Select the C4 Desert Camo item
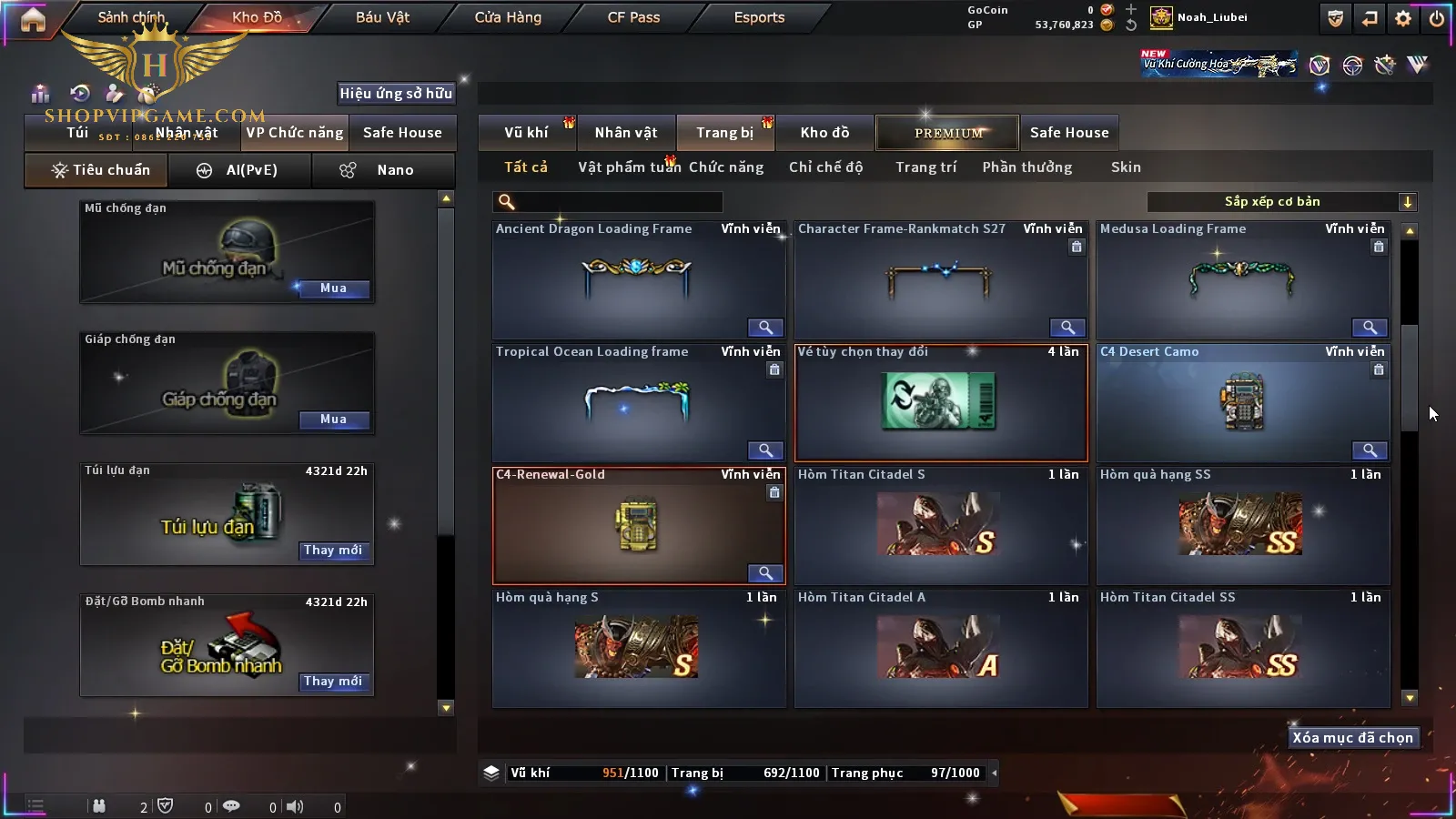 (1242, 403)
